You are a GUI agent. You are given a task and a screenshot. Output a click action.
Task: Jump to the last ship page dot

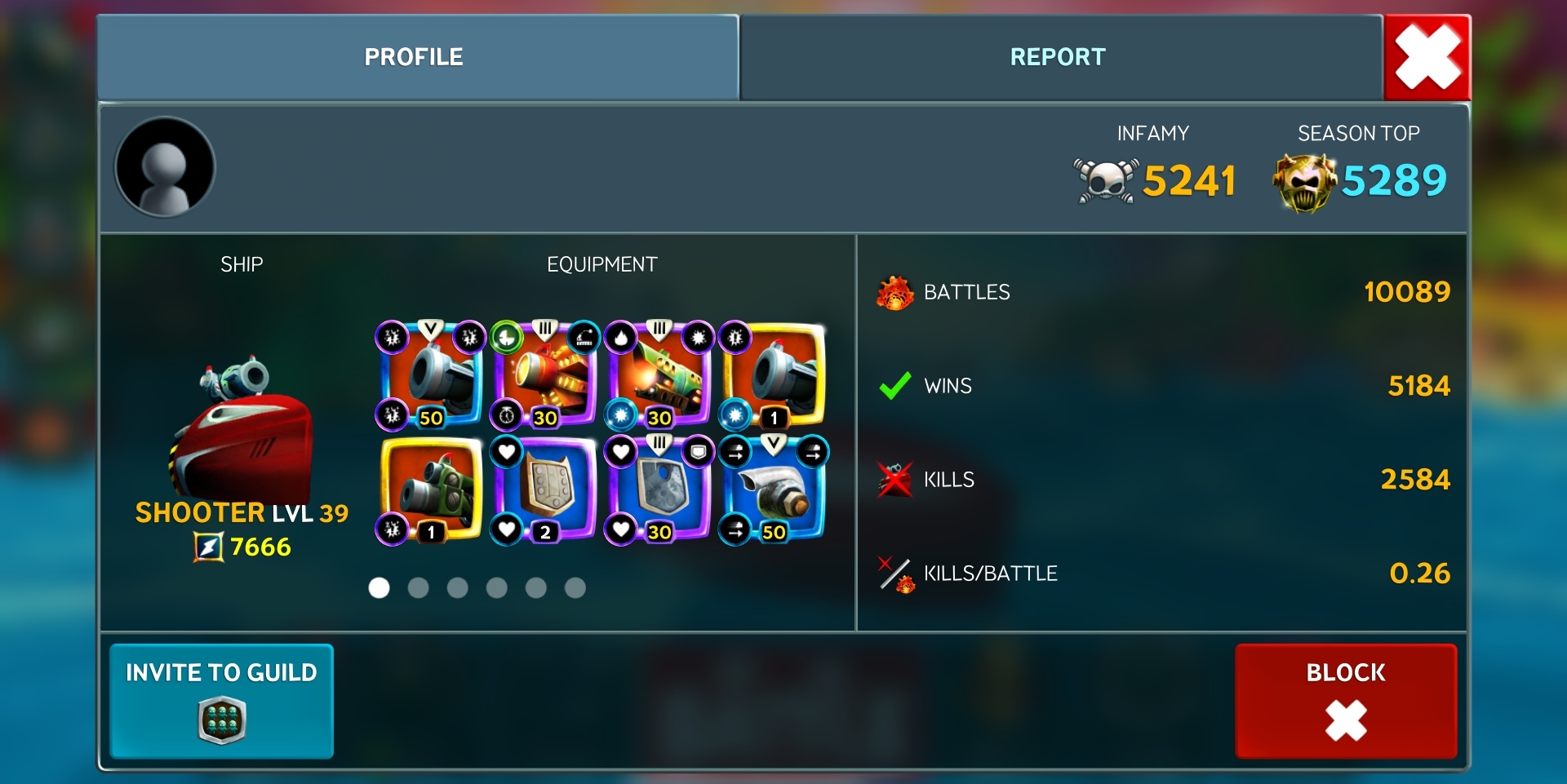575,587
